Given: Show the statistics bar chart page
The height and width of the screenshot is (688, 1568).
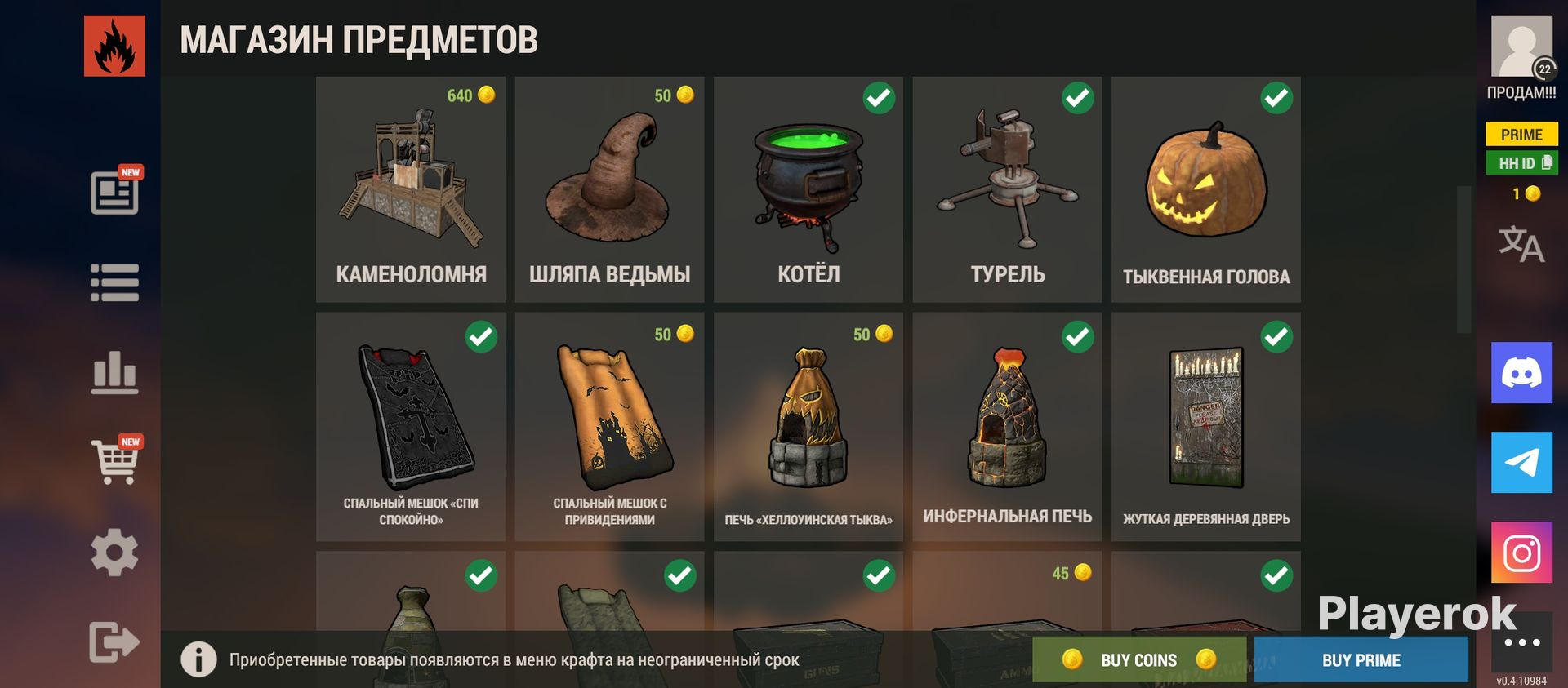Looking at the screenshot, I should 114,373.
